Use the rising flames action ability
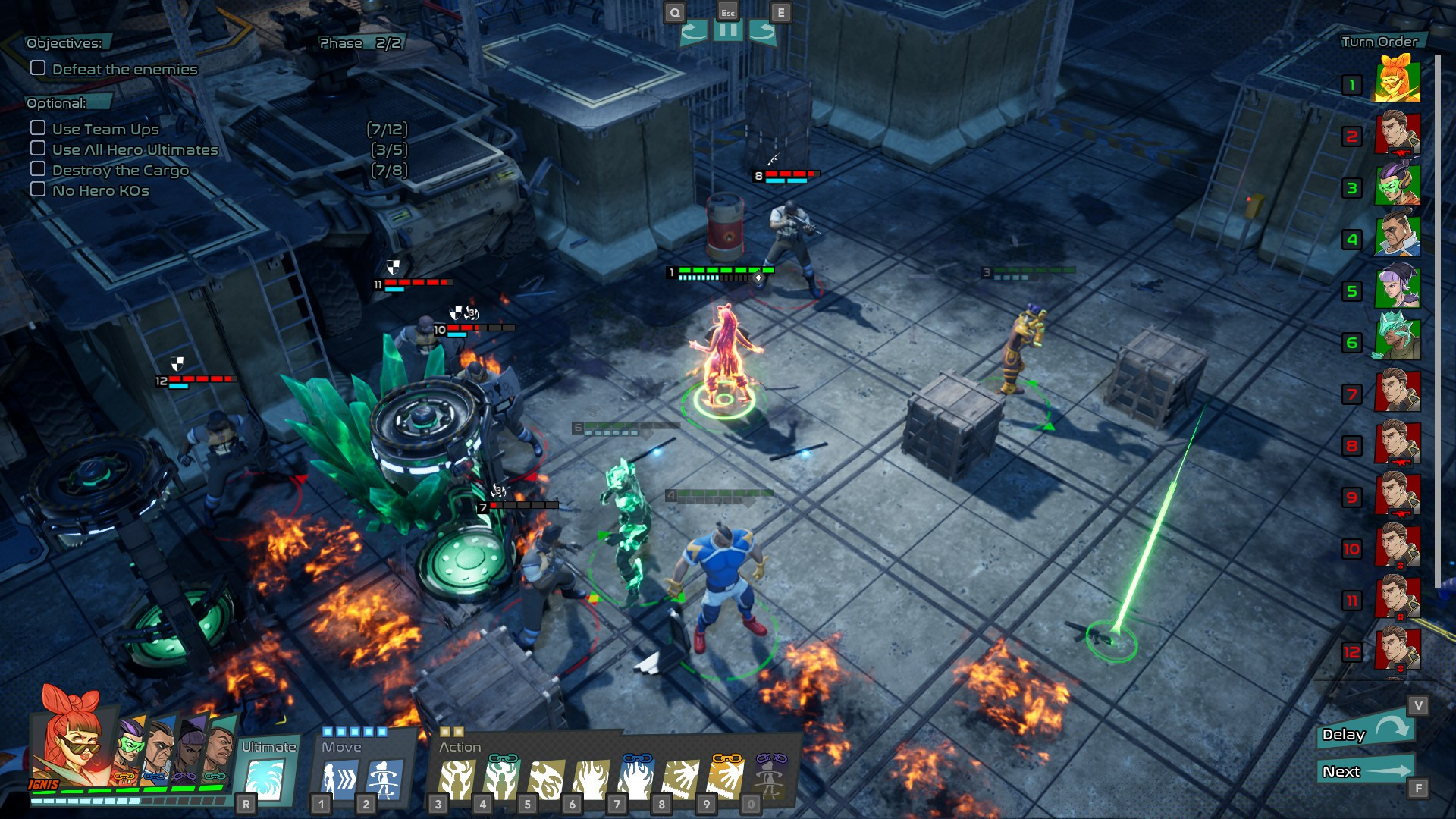Viewport: 1456px width, 819px height. pyautogui.click(x=591, y=779)
